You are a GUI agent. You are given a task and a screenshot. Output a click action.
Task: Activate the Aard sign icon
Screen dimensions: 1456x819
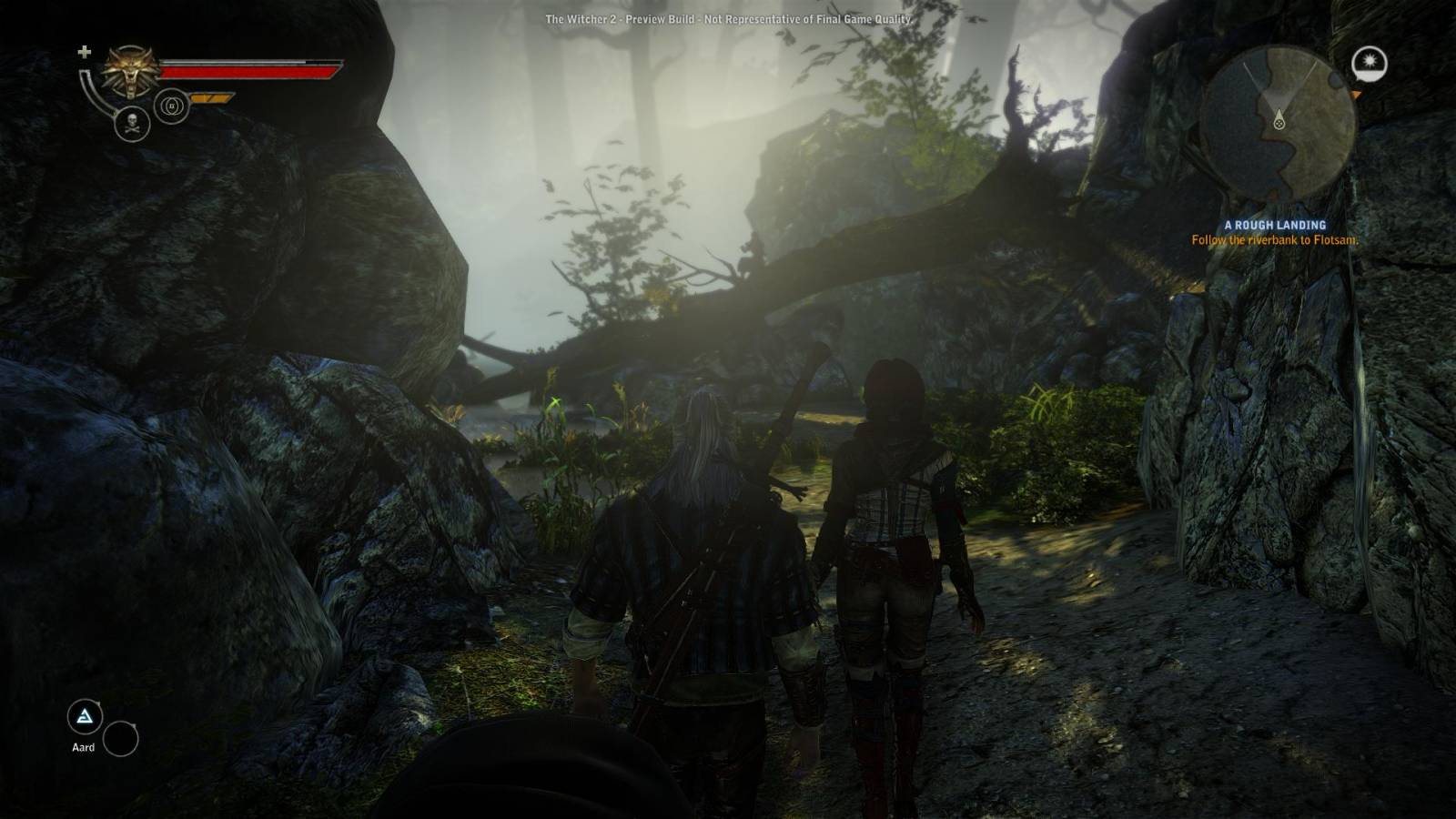[x=85, y=718]
